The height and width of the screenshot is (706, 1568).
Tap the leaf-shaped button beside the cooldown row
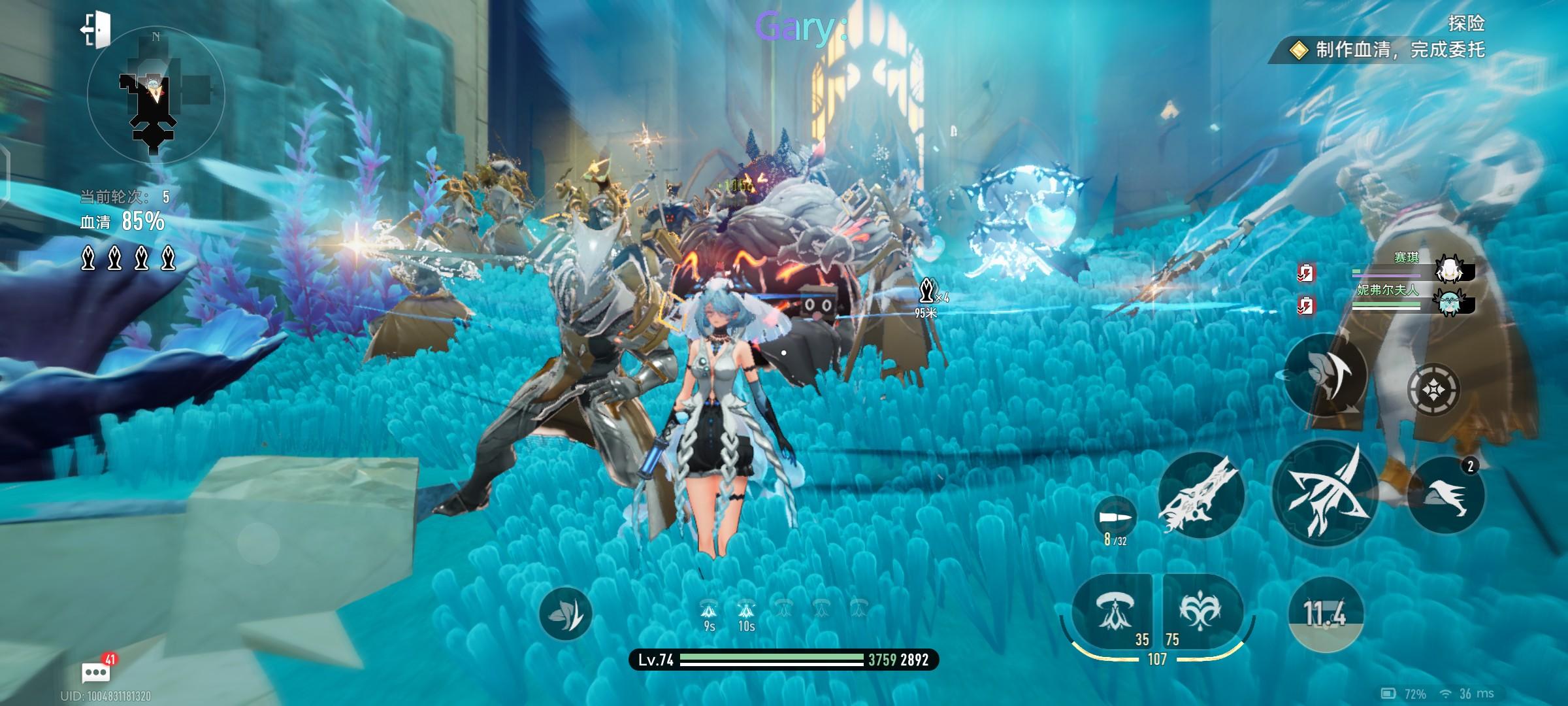565,614
